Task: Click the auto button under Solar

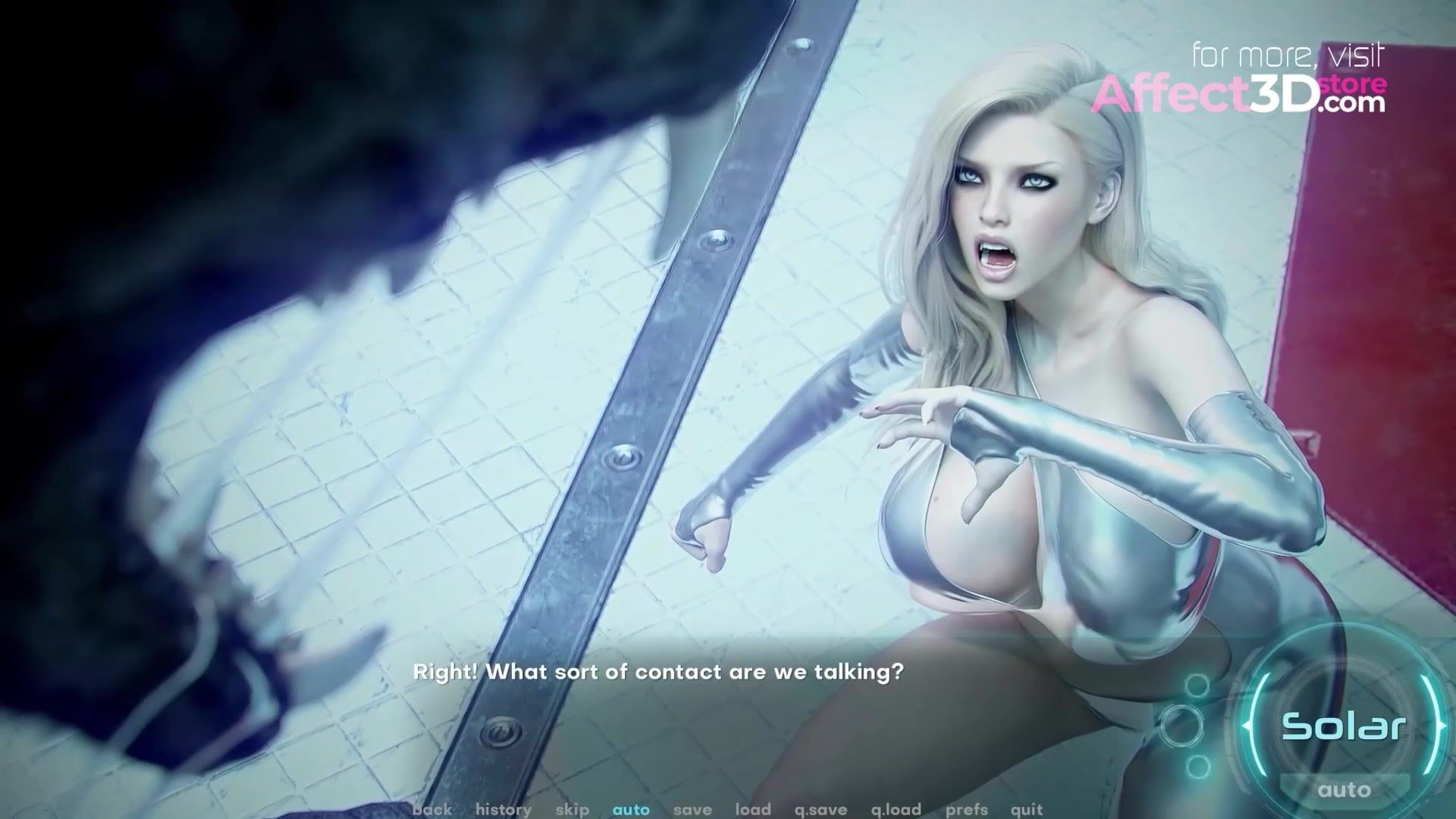Action: tap(1344, 790)
